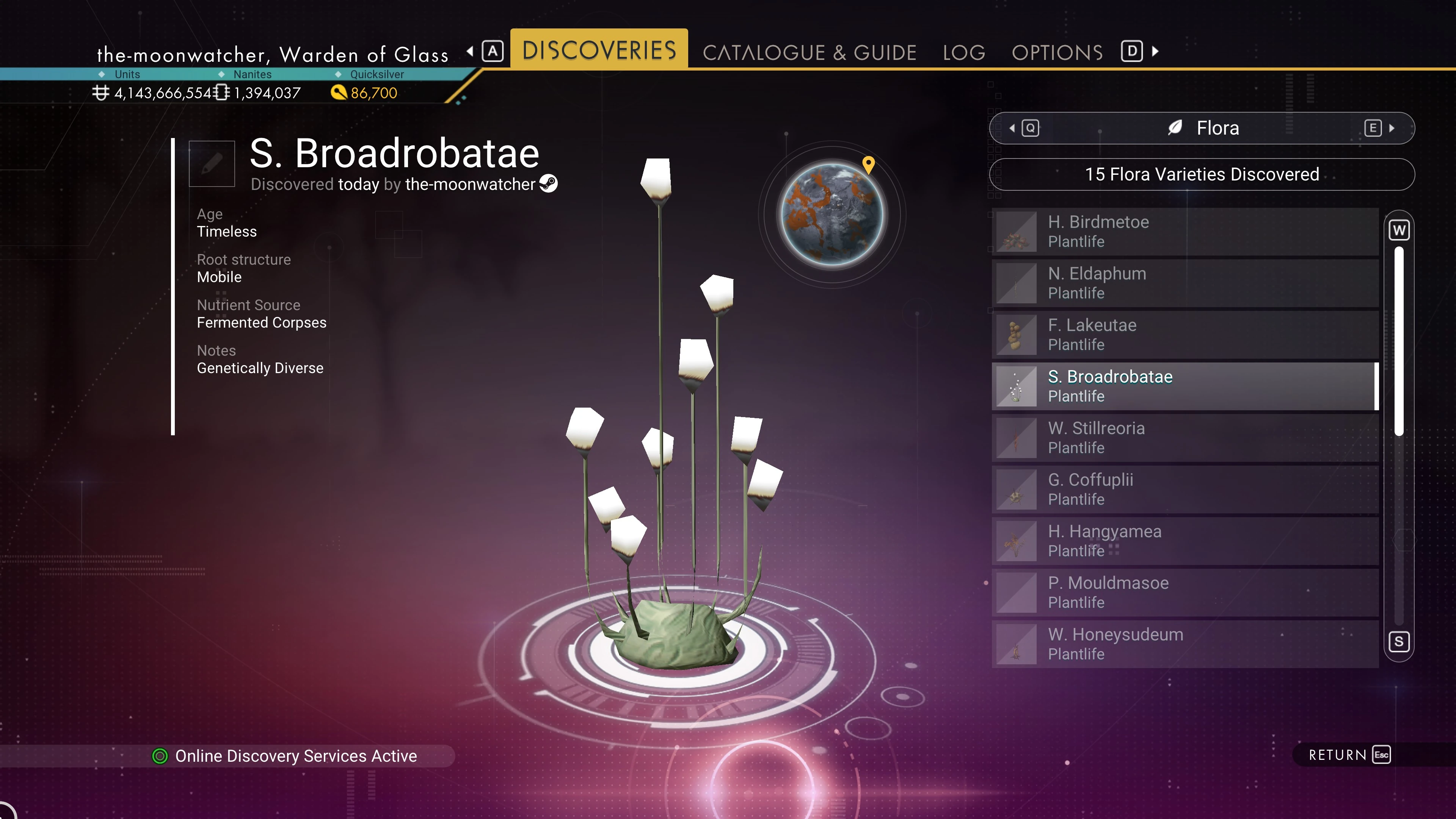Choose the N. Eldaphum plantlife entry

coord(1185,283)
